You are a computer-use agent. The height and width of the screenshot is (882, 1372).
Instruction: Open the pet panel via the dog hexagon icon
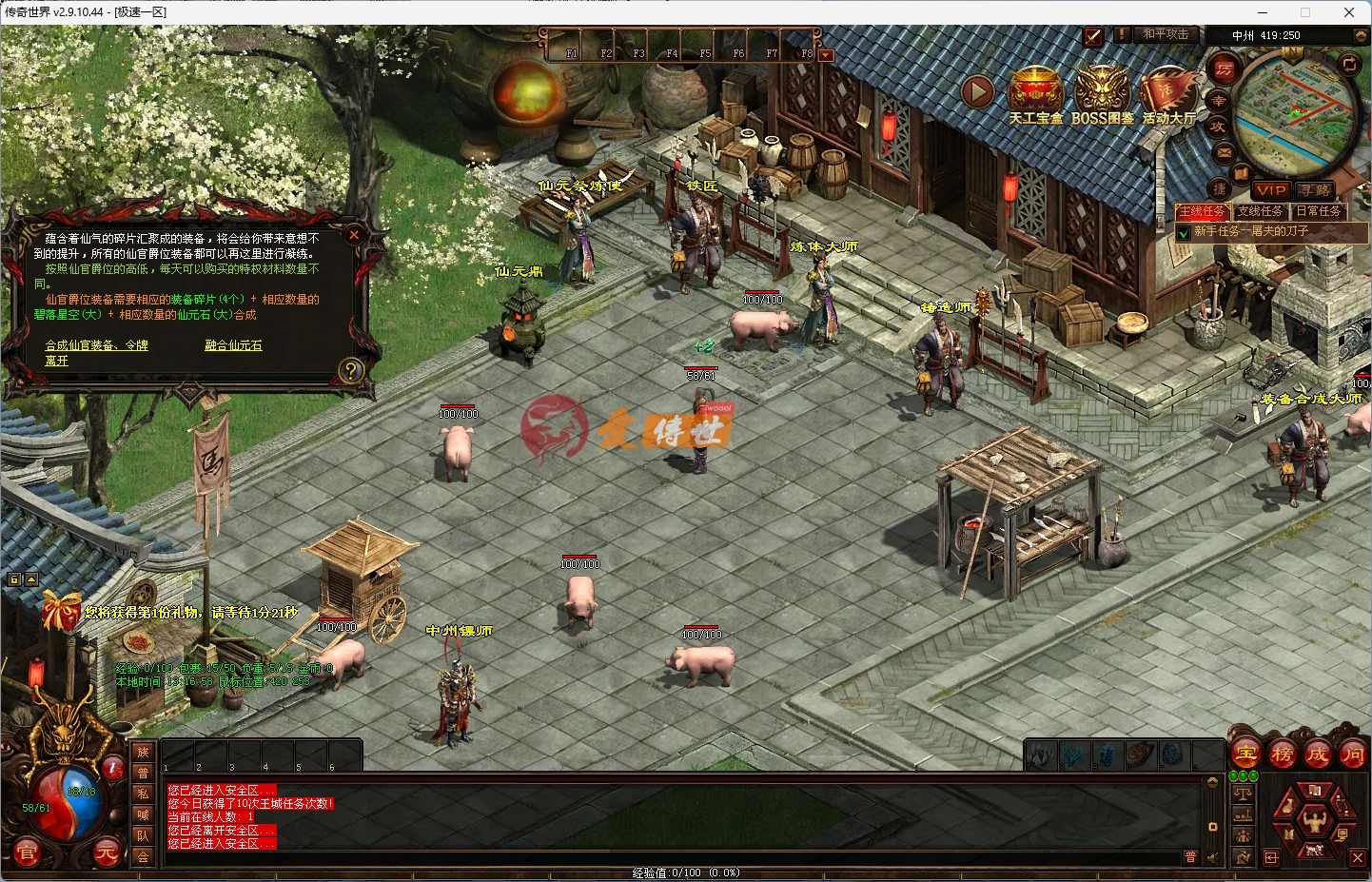pyautogui.click(x=1314, y=851)
